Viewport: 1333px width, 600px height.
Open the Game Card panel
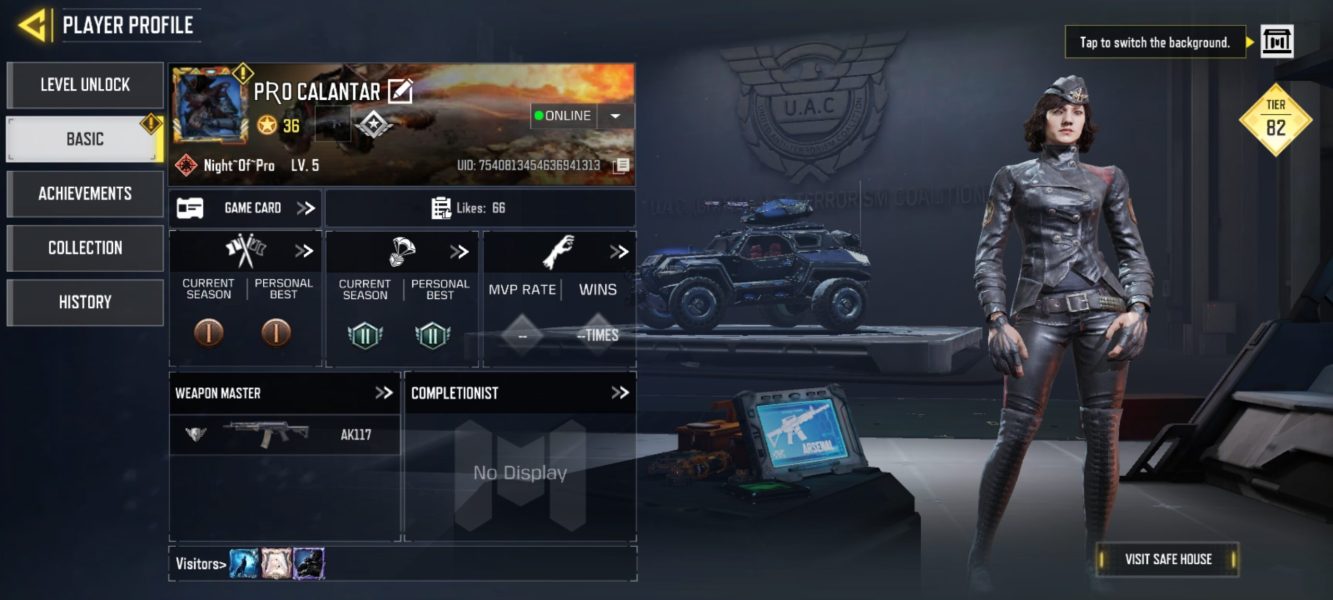tap(245, 208)
